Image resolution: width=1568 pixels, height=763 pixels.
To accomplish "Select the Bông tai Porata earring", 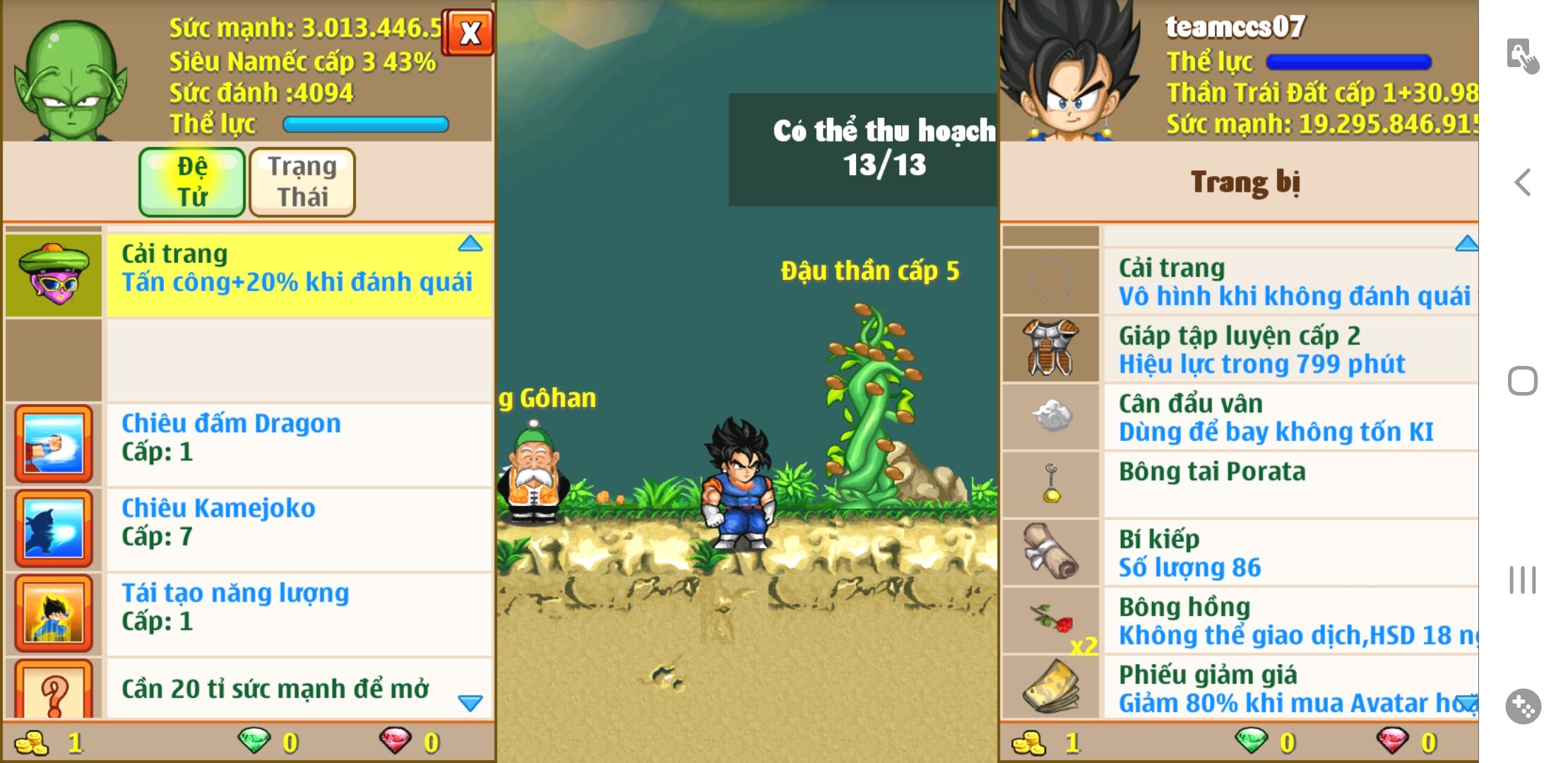I will [1289, 485].
